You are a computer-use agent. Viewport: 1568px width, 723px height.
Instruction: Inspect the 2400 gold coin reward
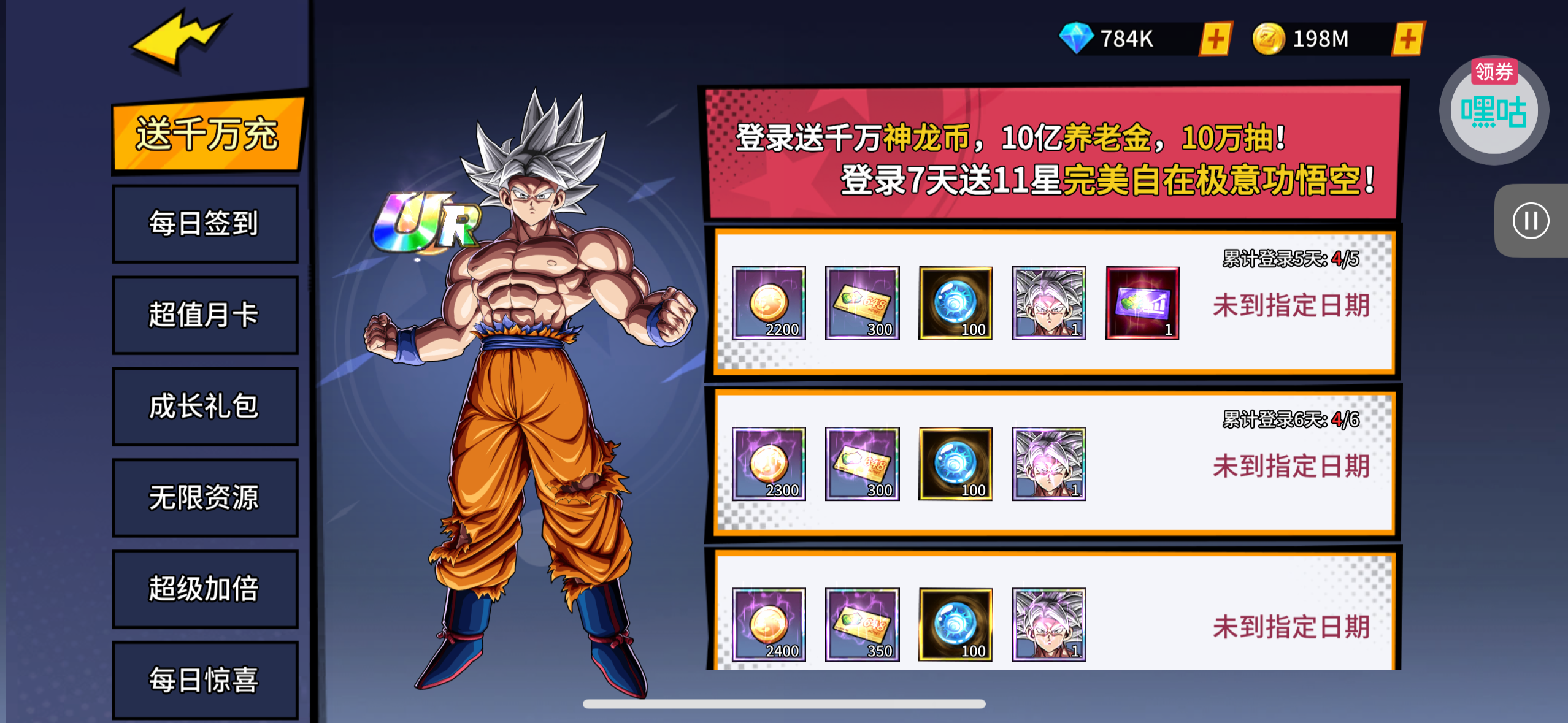click(x=769, y=625)
